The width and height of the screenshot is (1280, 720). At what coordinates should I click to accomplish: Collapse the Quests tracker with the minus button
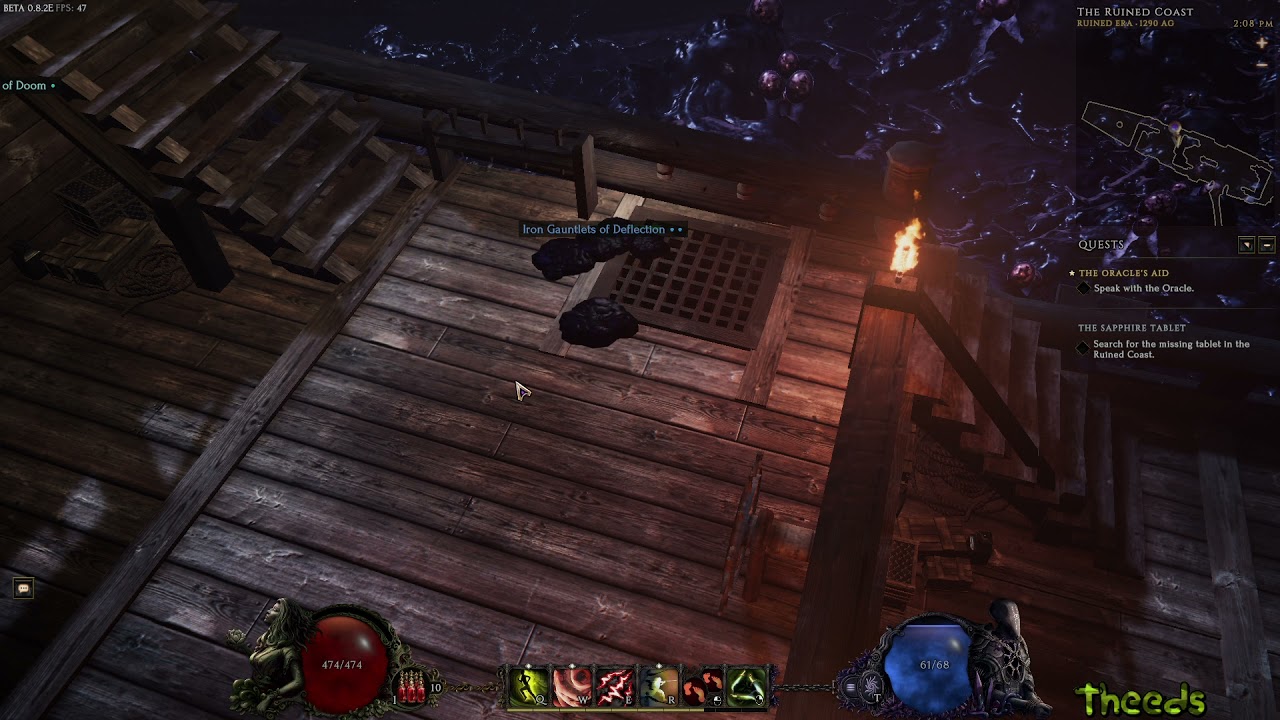click(x=1267, y=245)
